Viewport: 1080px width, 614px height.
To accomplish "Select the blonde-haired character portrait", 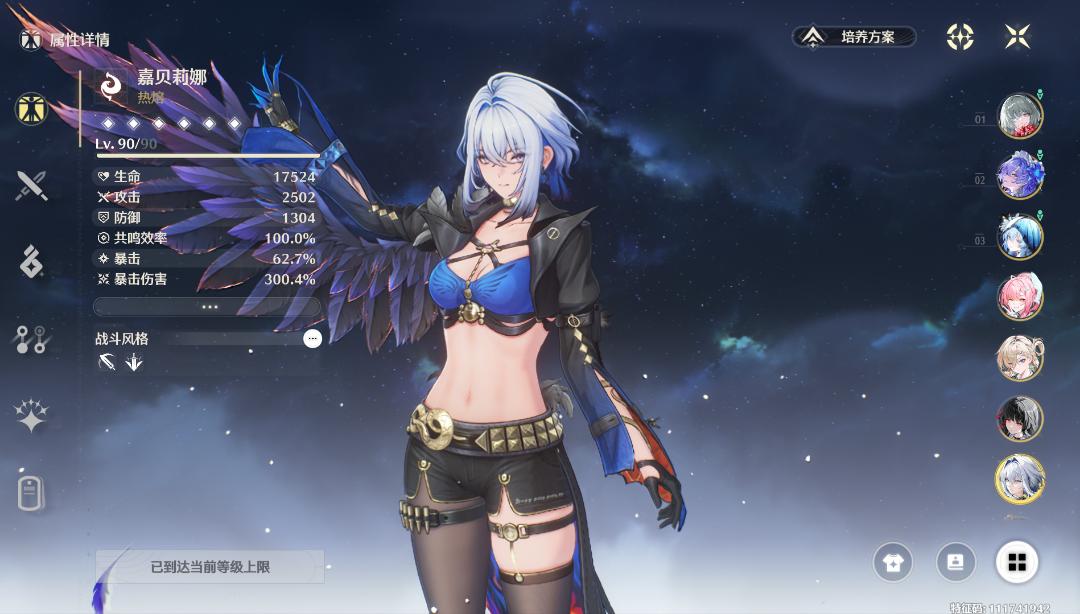I will (1020, 358).
